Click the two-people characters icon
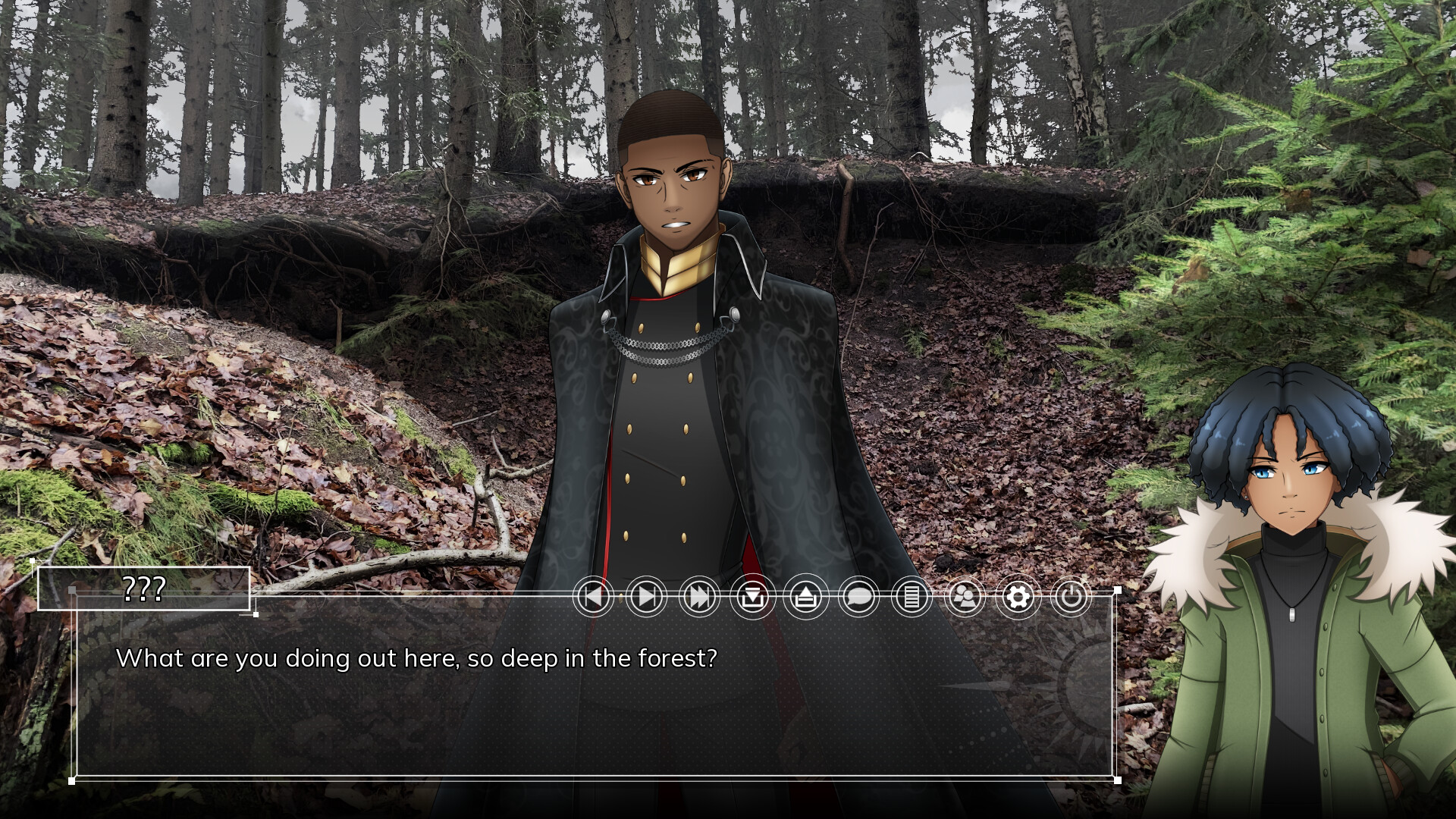This screenshot has height=819, width=1456. tap(965, 598)
